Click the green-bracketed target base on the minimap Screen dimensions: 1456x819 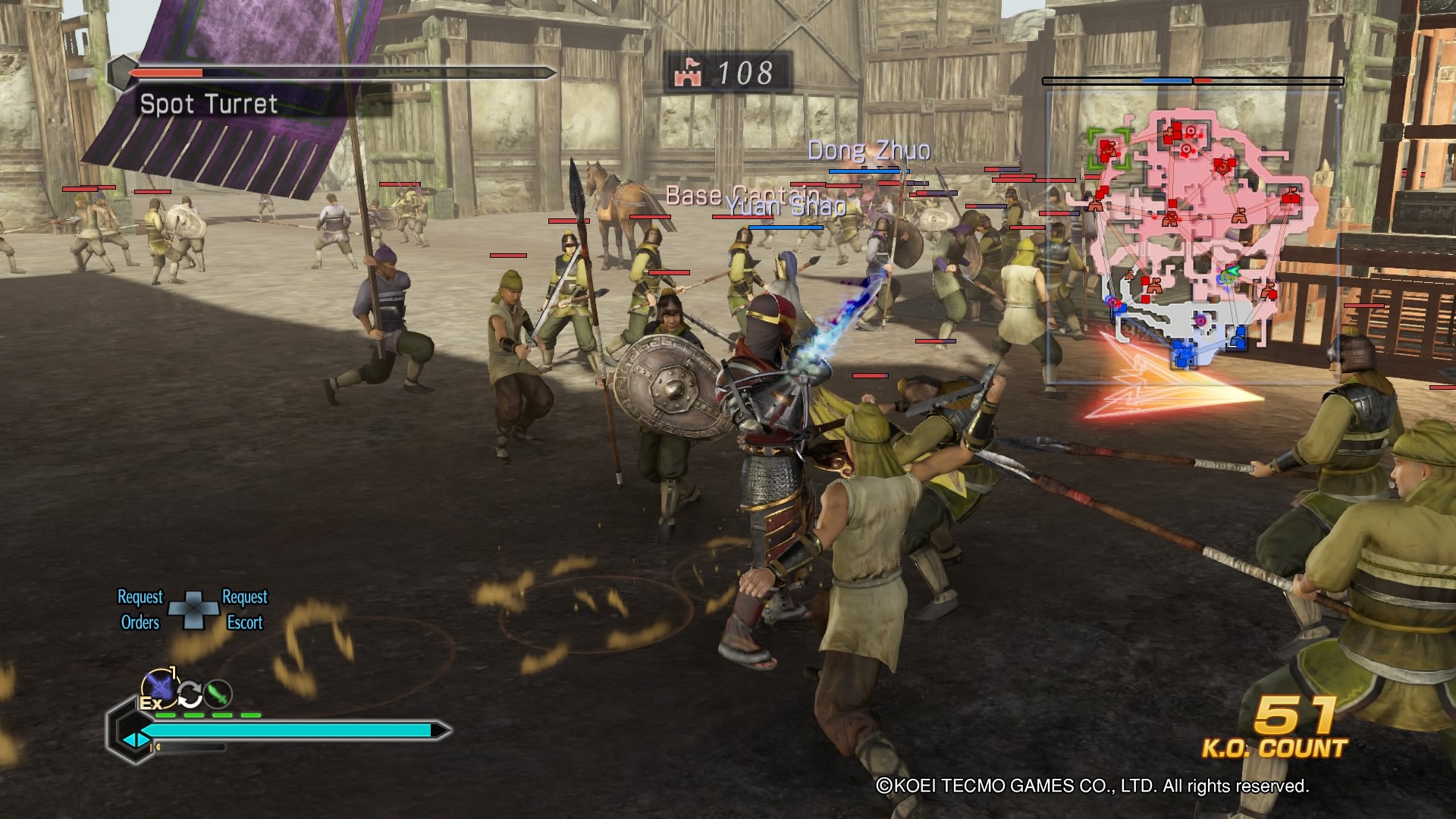(1109, 147)
